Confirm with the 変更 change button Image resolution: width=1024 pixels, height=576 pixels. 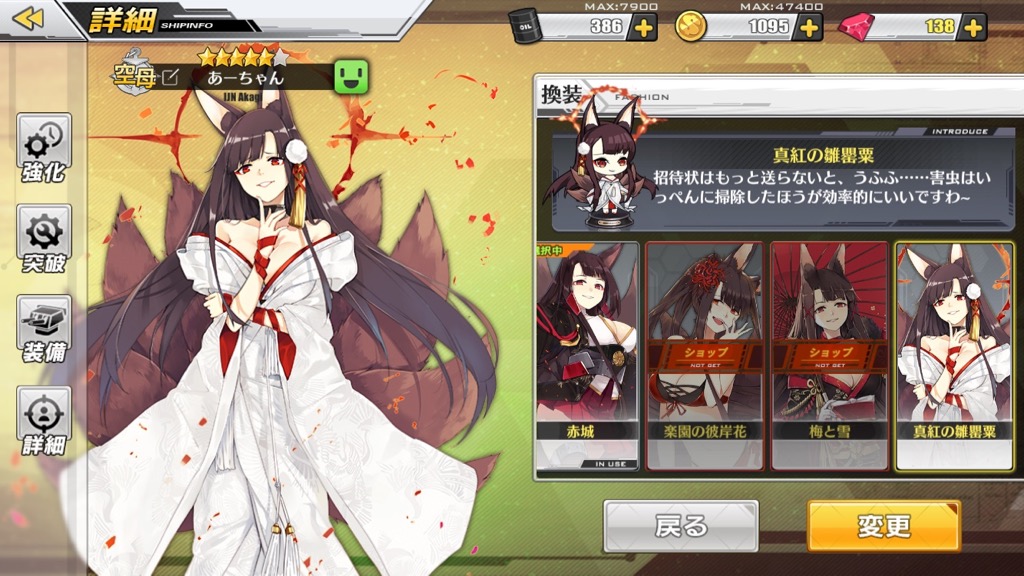883,526
